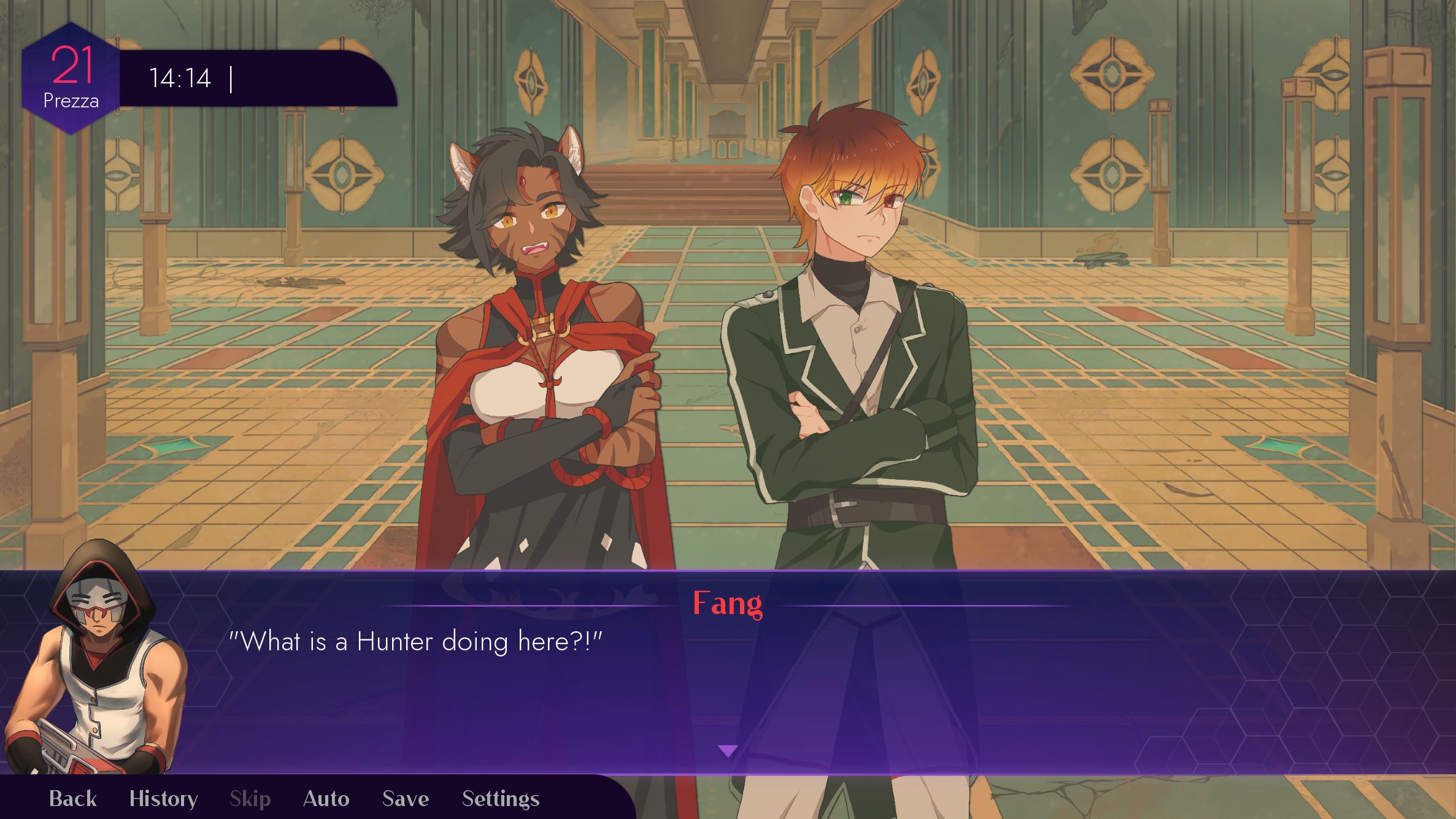The height and width of the screenshot is (819, 1456).
Task: Click the purple arrow to continue dialogue
Action: click(727, 751)
